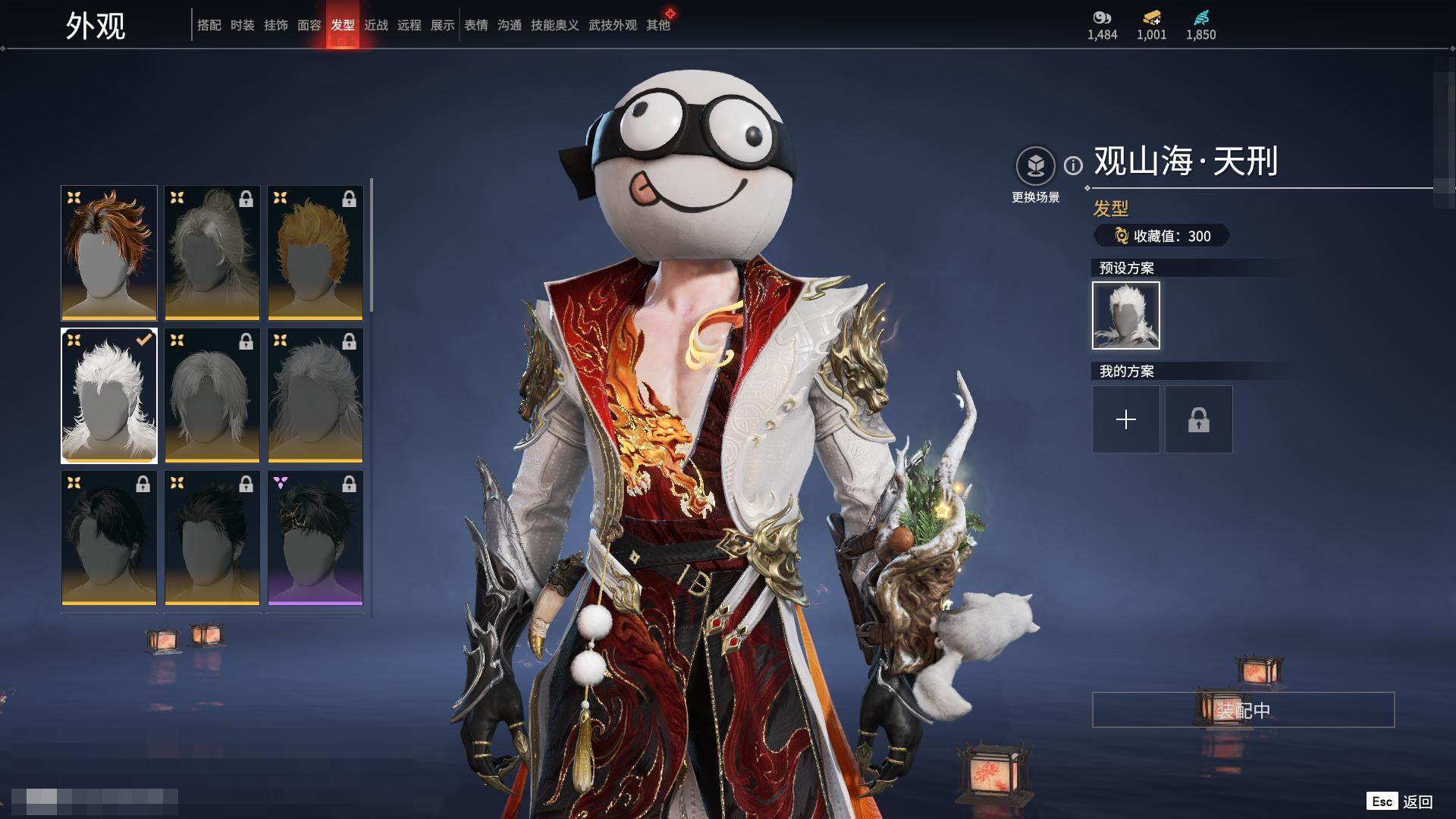Screen dimensions: 1456x819
Task: Select the locked blonde swept-up hairstyle
Action: point(315,253)
